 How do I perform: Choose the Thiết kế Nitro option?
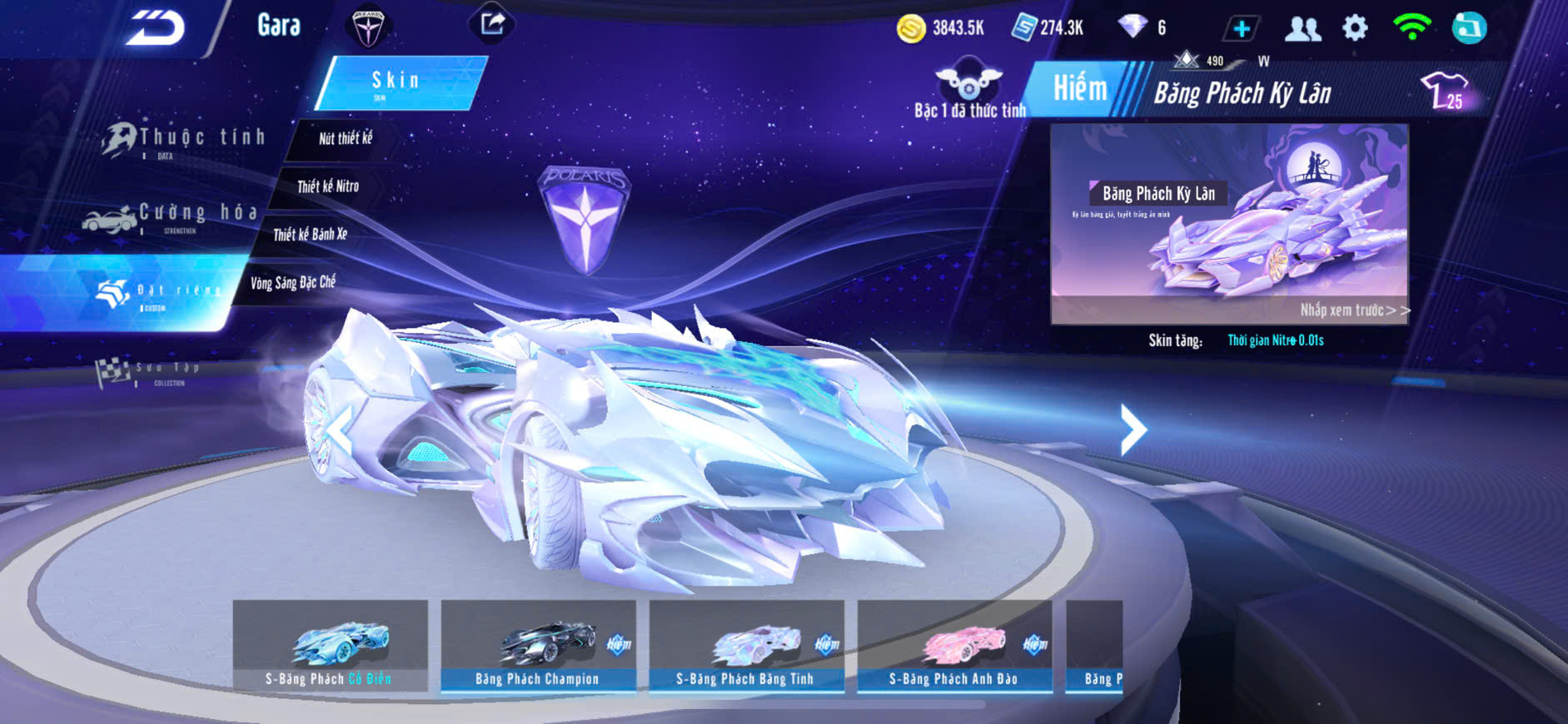[327, 186]
